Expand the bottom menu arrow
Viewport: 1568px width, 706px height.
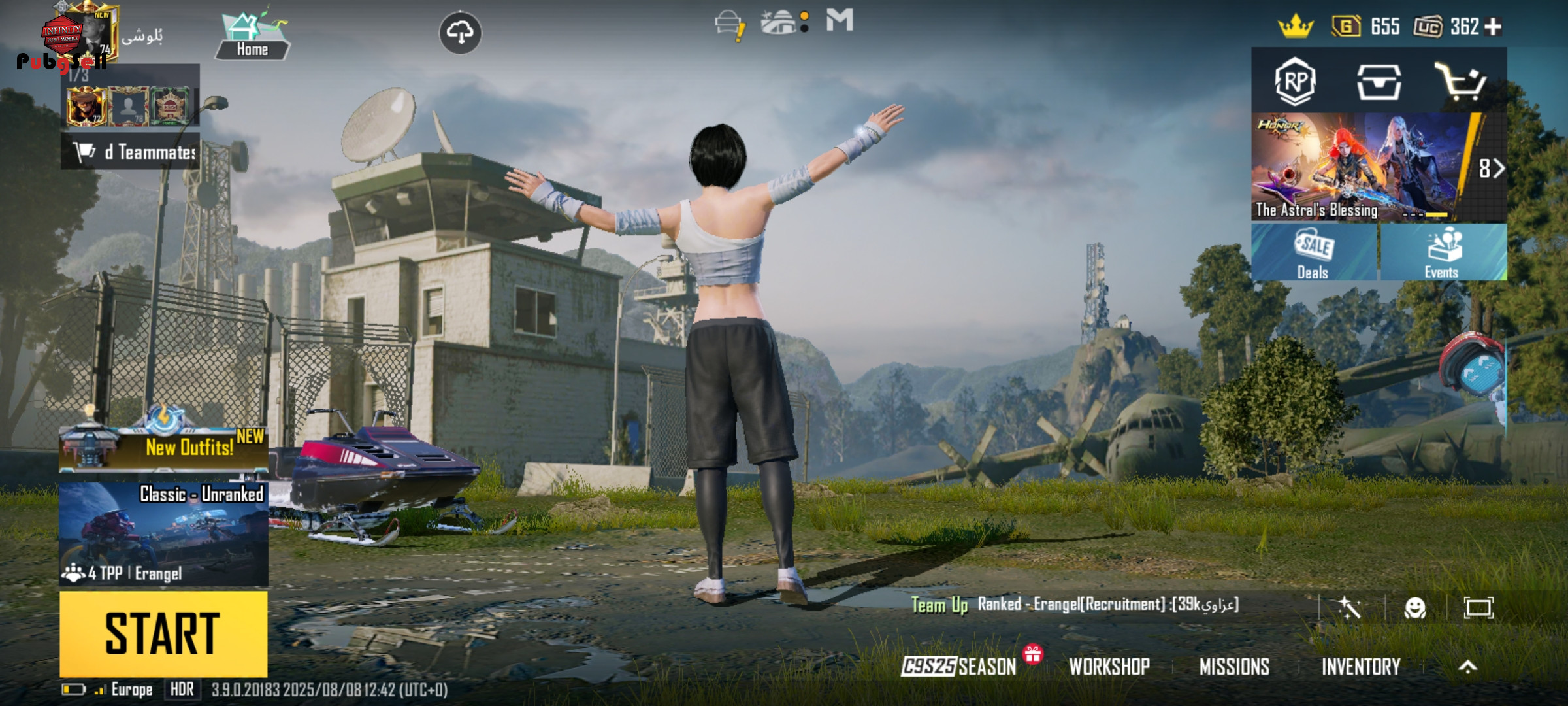coord(1468,666)
